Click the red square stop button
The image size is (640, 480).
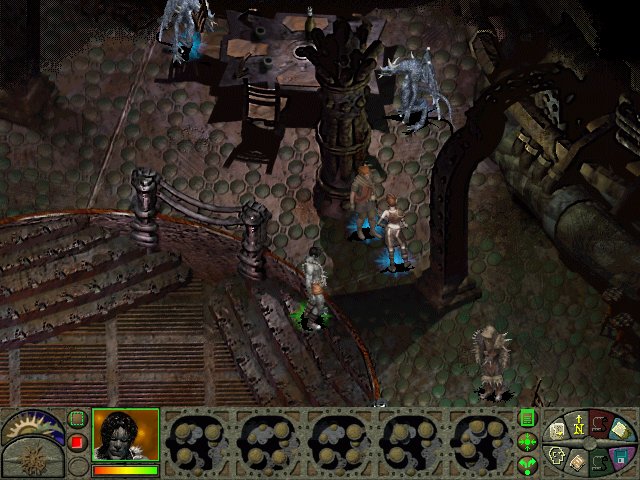coord(77,442)
